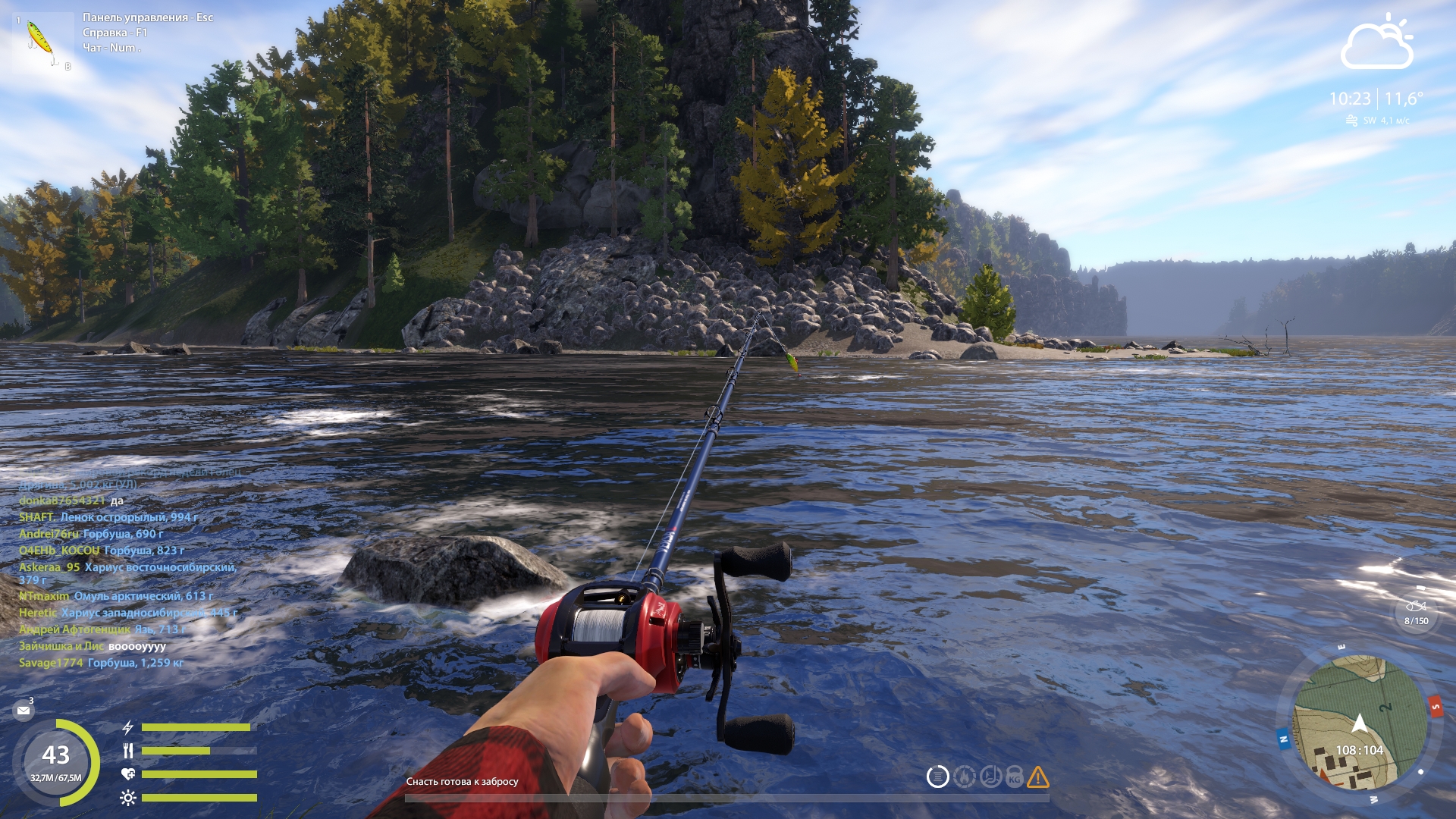Open the fish keepnet showing 8/150
Viewport: 1456px width, 819px height.
(x=1416, y=611)
